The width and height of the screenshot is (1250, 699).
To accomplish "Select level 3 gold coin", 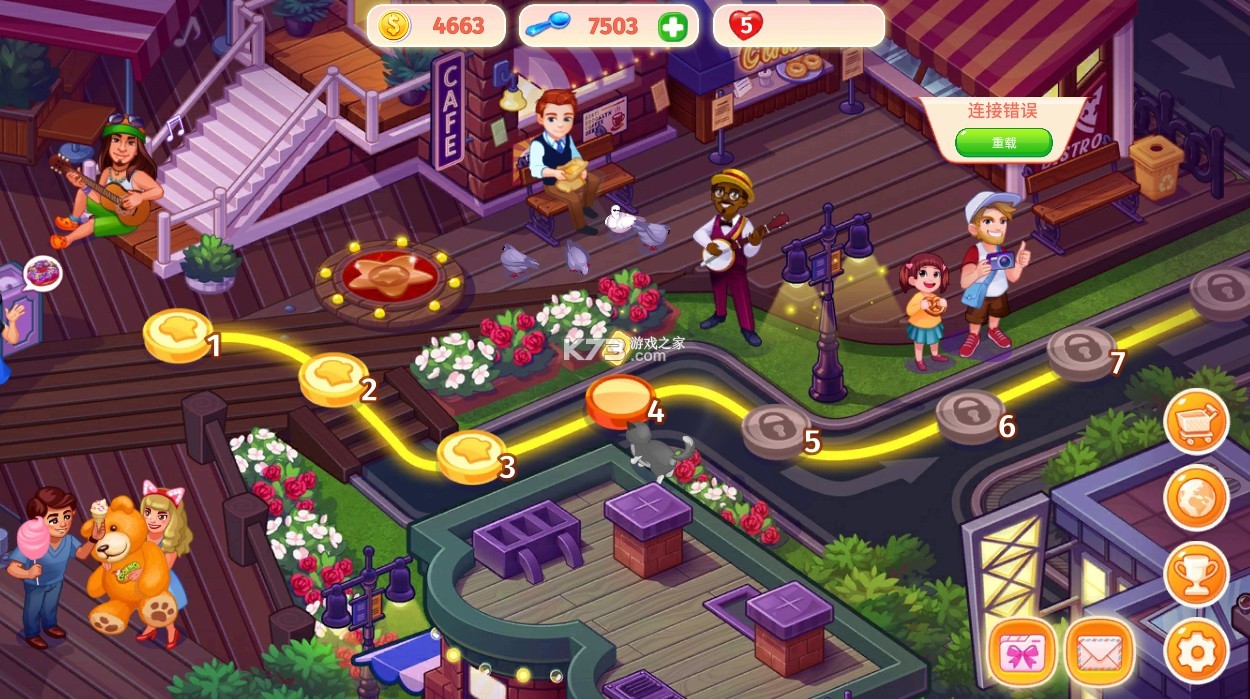I will pos(471,455).
